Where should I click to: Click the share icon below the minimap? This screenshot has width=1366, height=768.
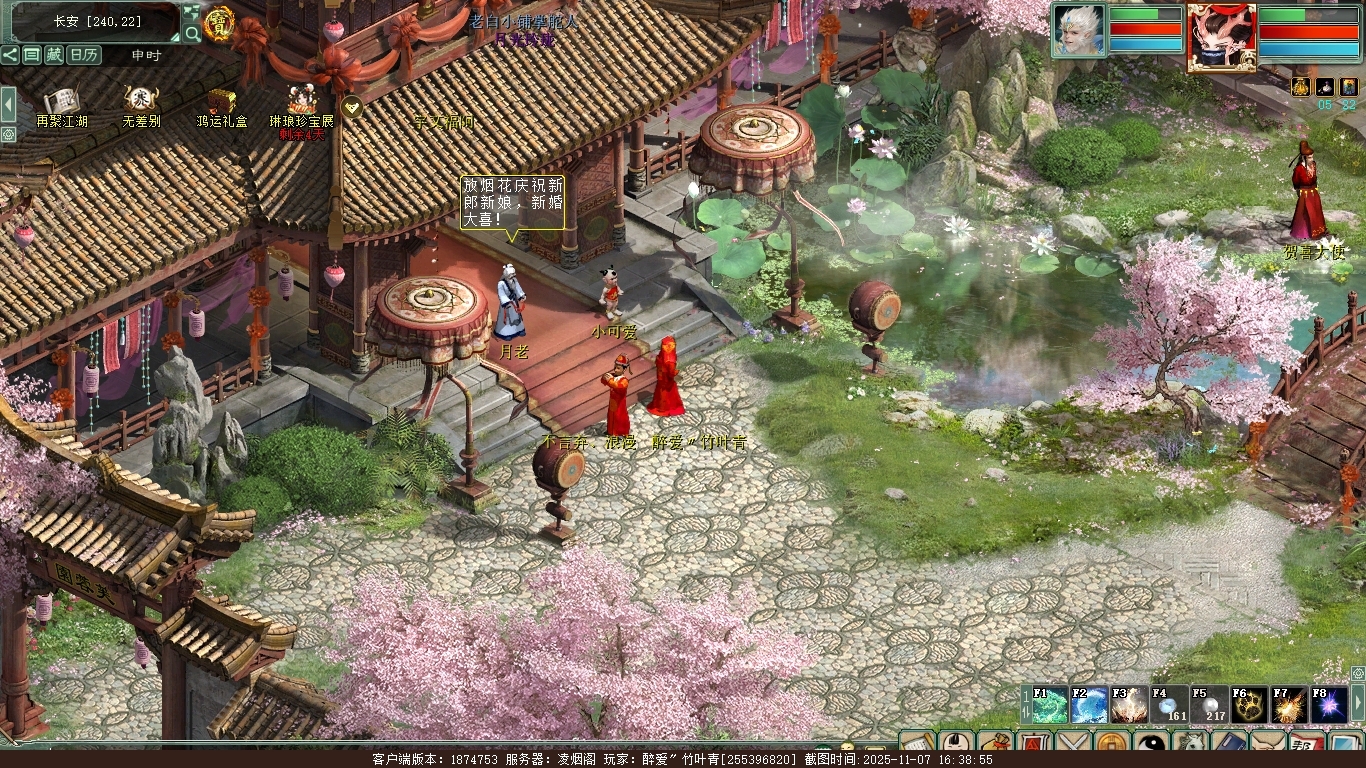[10, 55]
